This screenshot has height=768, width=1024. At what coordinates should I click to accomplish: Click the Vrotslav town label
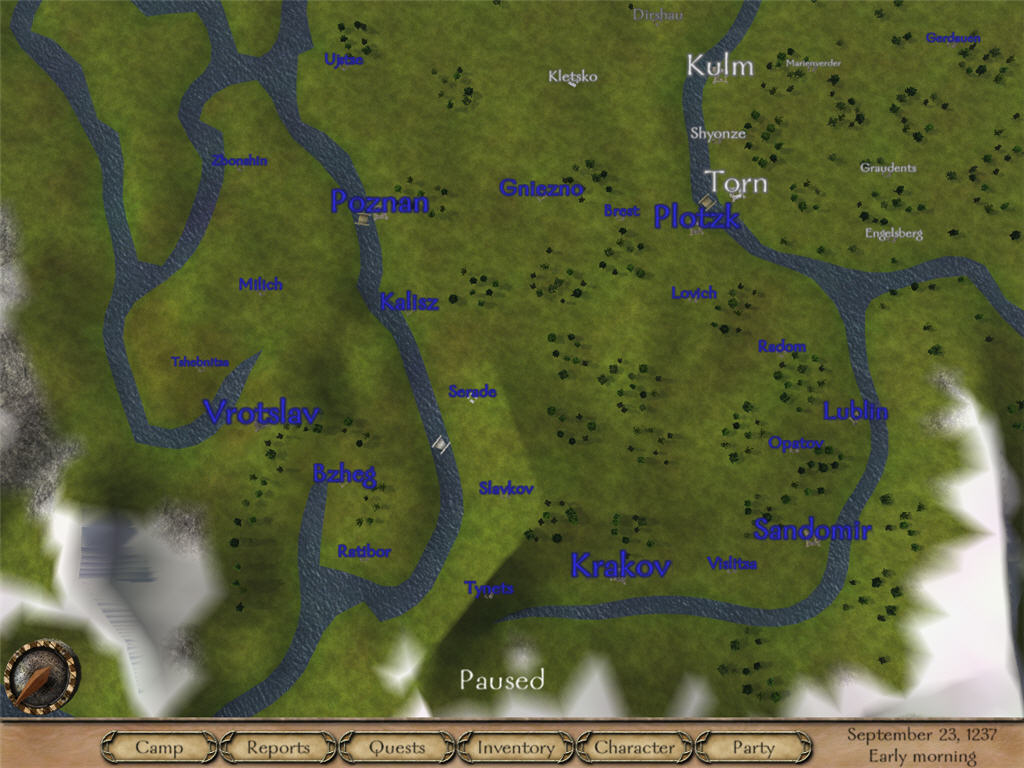(x=261, y=413)
